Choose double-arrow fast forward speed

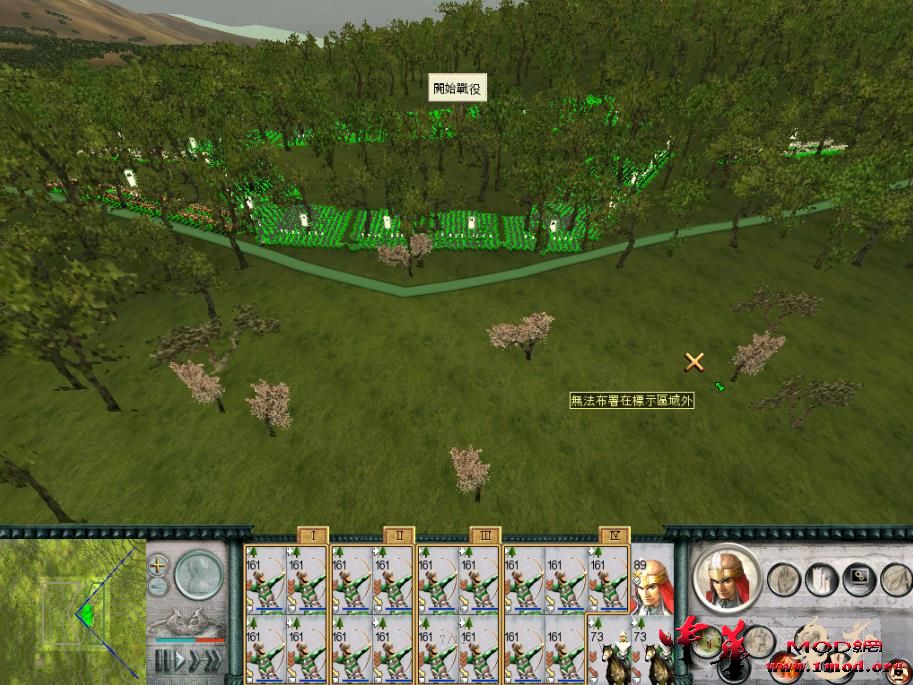tap(195, 659)
